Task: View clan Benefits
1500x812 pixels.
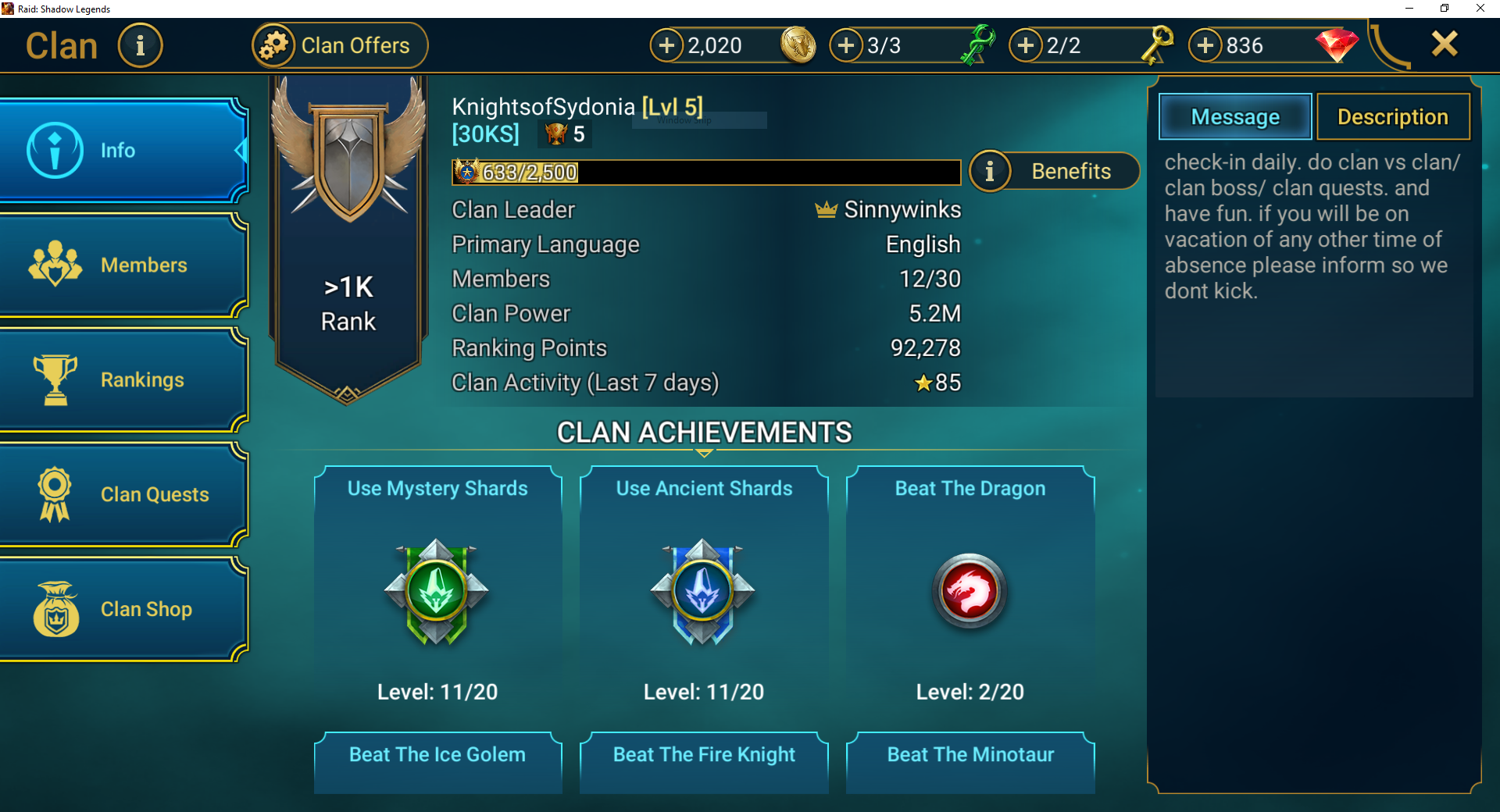Action: (1055, 171)
